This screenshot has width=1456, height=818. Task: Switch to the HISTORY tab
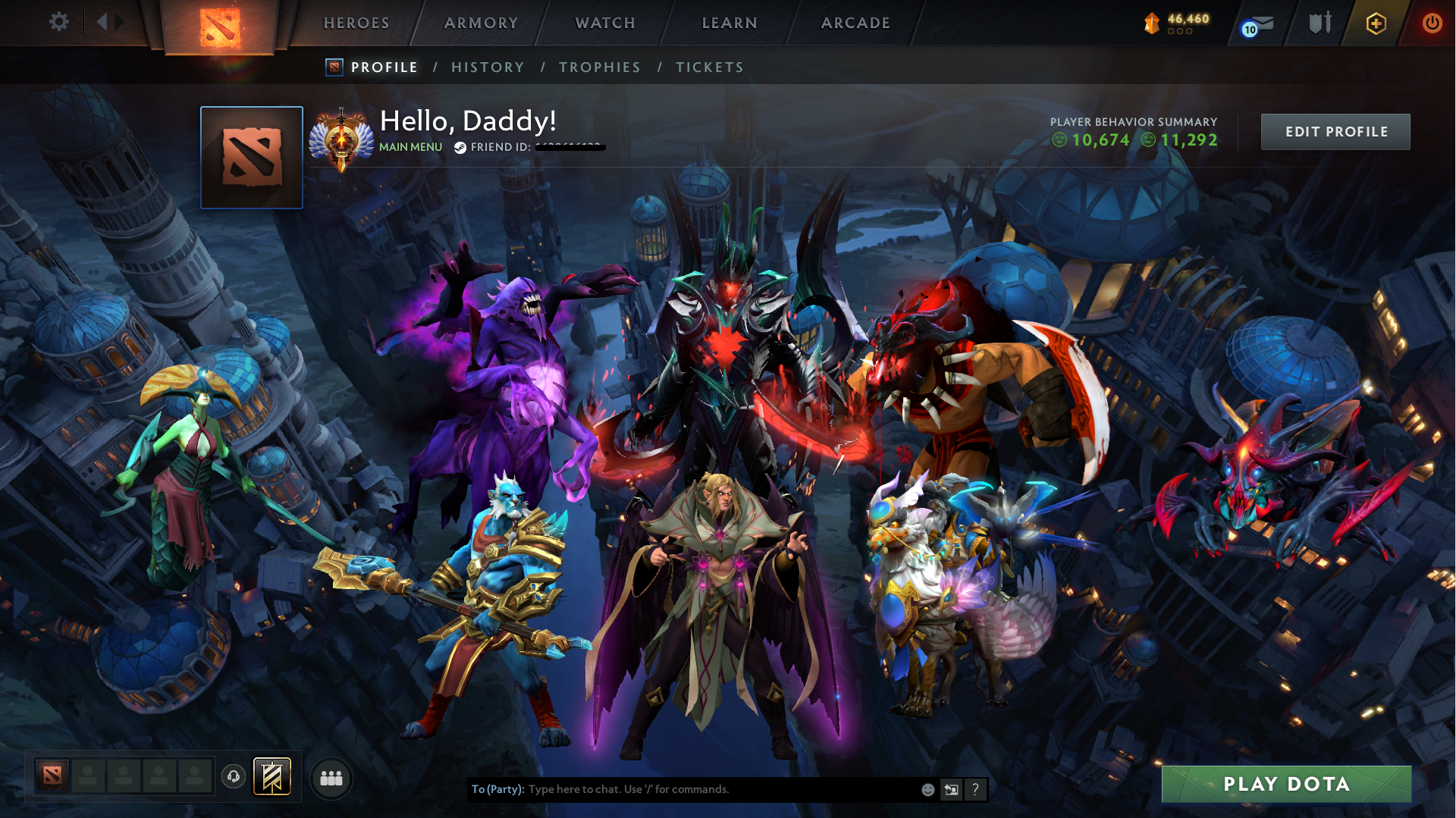[488, 67]
